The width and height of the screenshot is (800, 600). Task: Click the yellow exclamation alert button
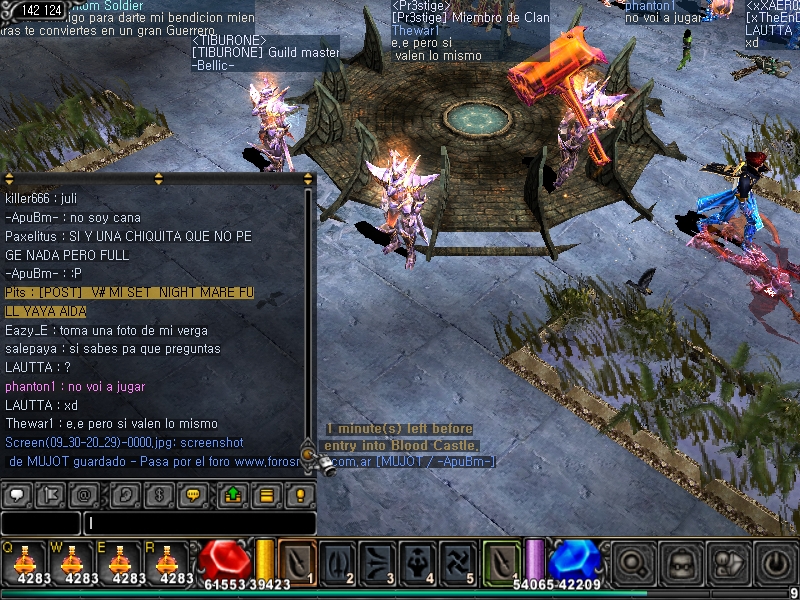pyautogui.click(x=298, y=494)
